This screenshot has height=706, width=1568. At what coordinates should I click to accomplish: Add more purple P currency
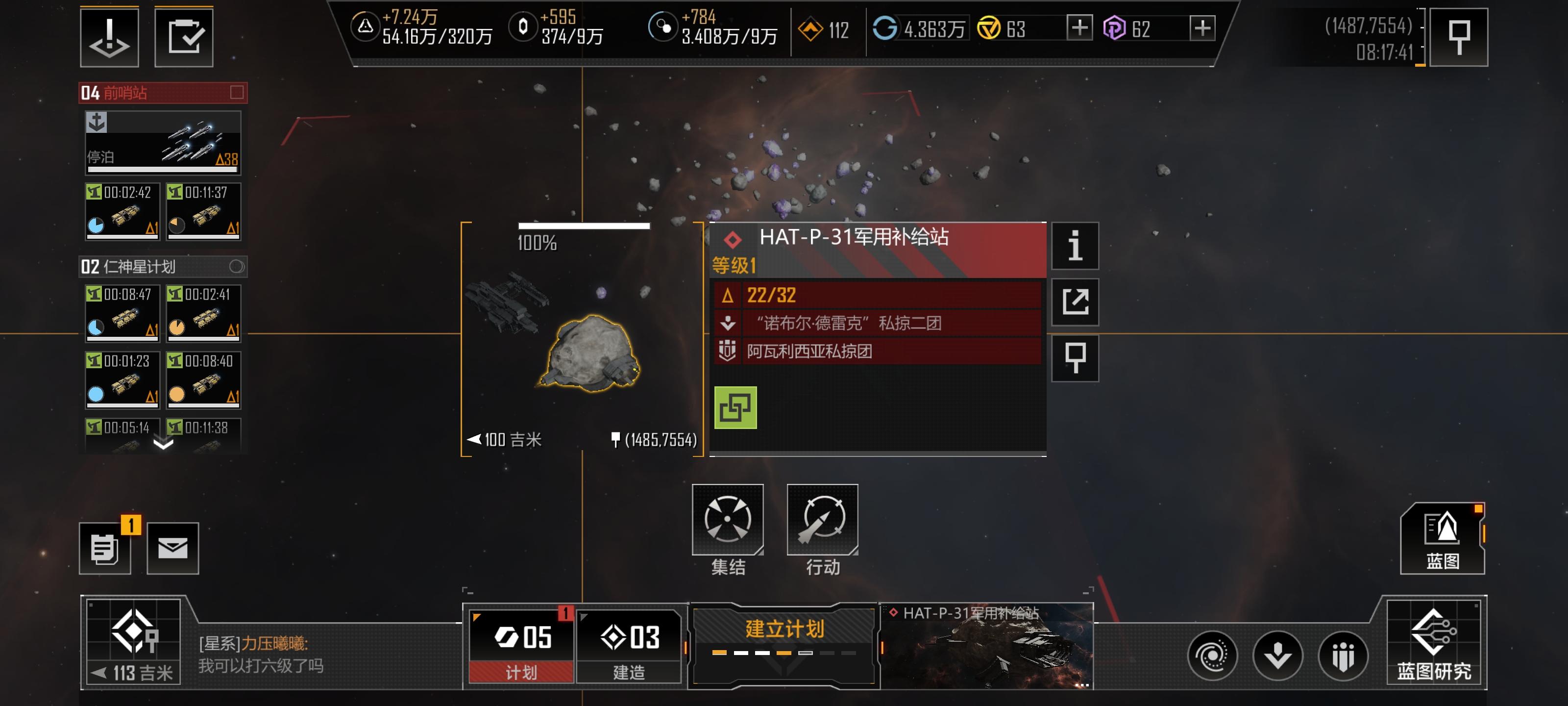[1202, 28]
